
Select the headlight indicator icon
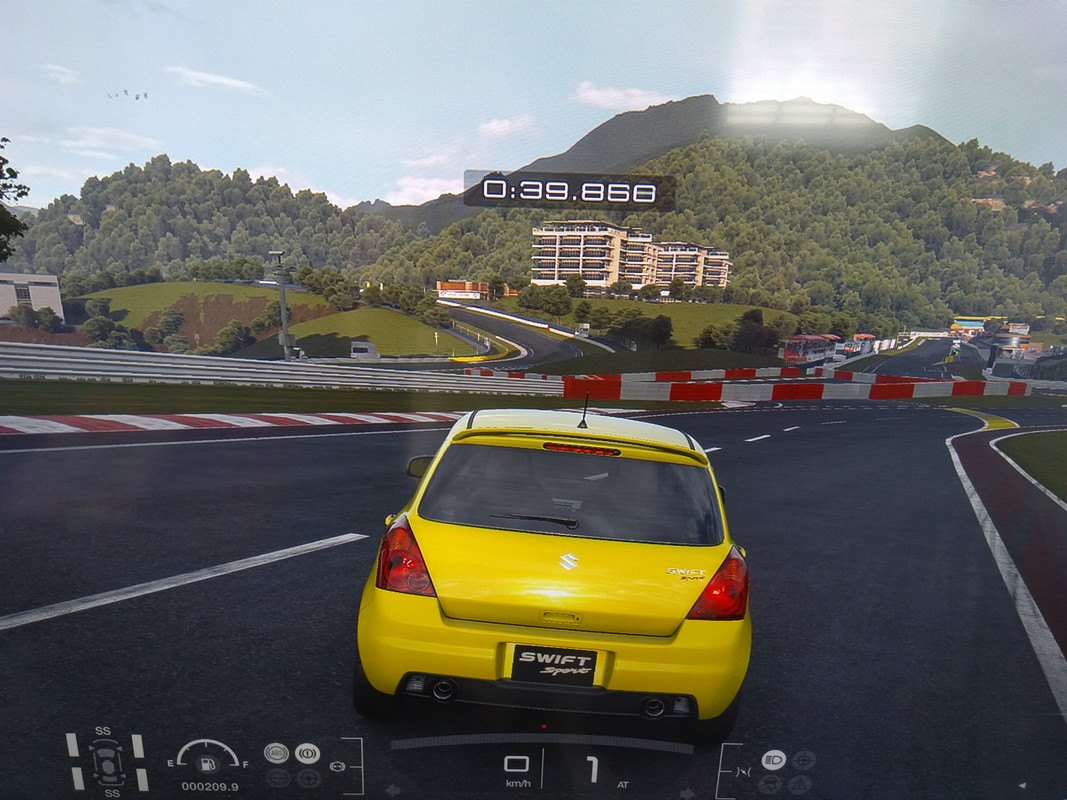pyautogui.click(x=773, y=760)
